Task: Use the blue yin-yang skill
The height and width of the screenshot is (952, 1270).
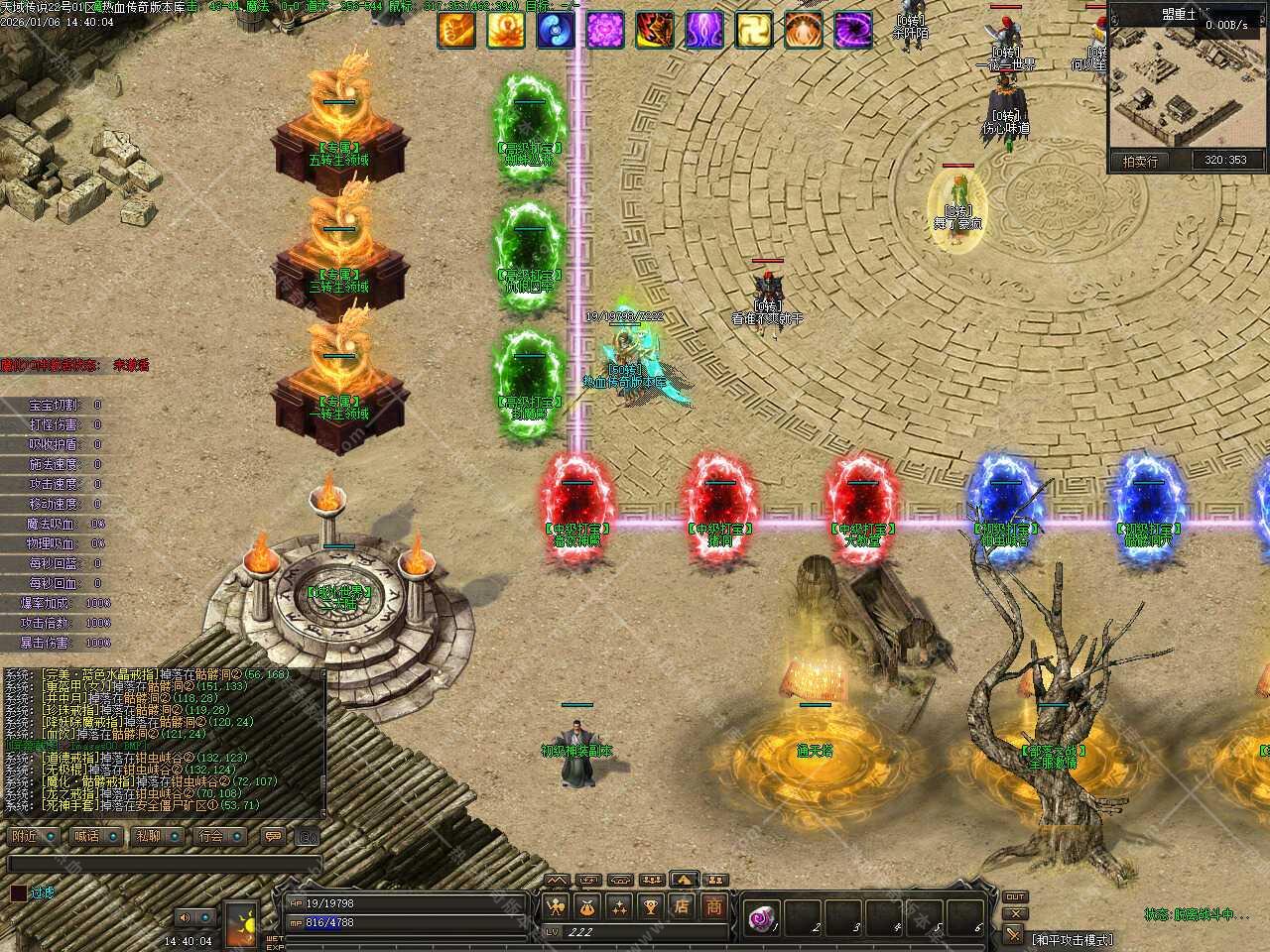Action: point(556,31)
